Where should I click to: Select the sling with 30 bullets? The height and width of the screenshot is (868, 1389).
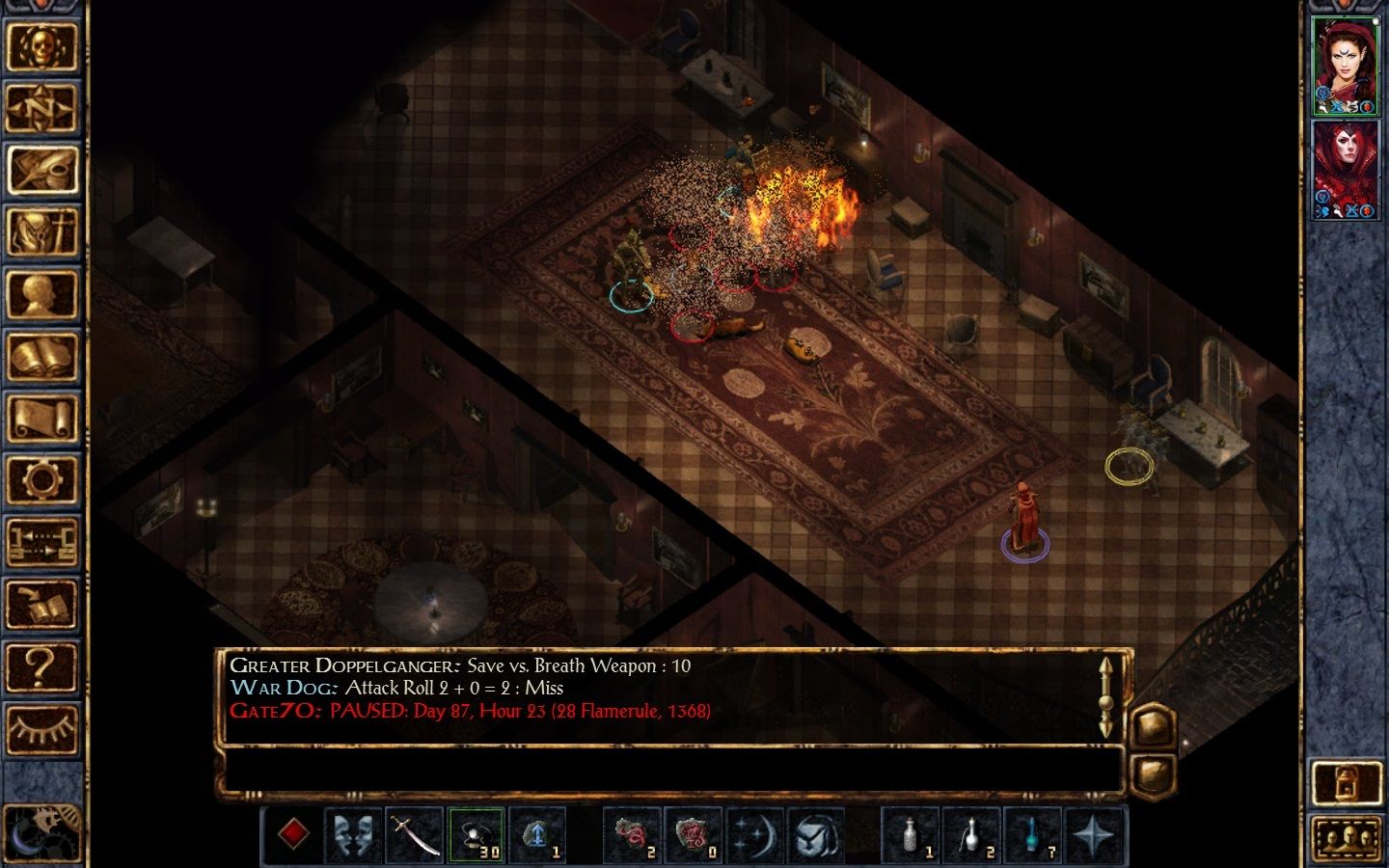point(477,834)
